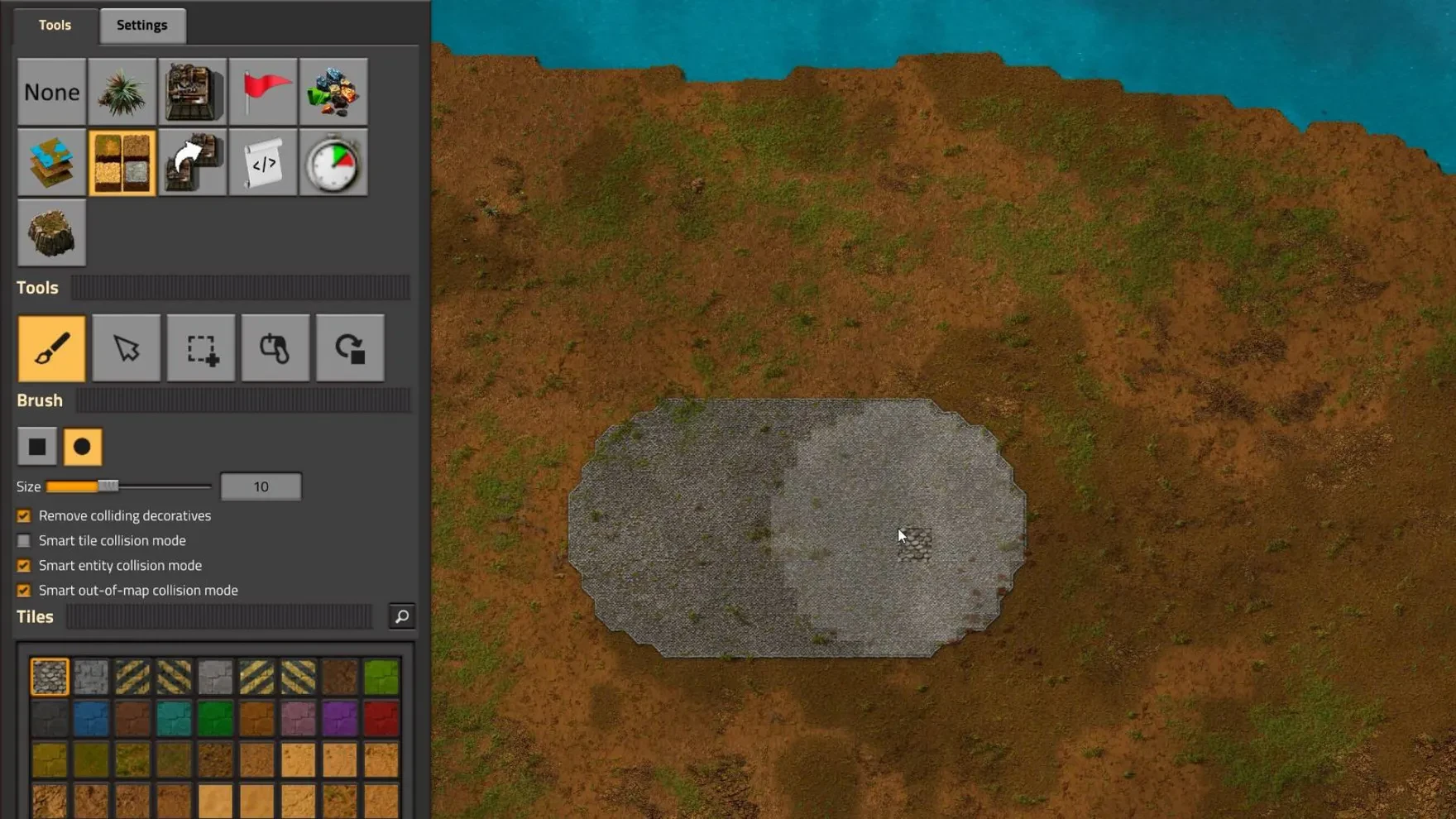Click the None button to clear tool selection
This screenshot has height=819, width=1456.
(x=51, y=91)
